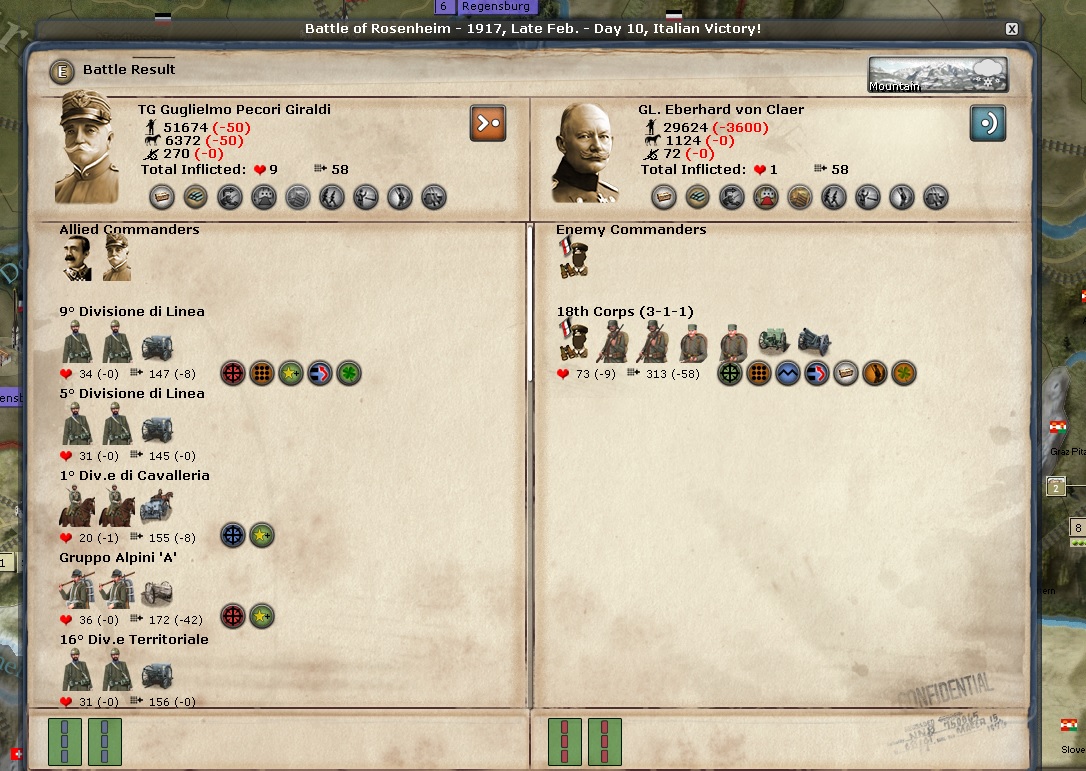
Task: Click the Regensburg city label on map
Action: point(496,7)
